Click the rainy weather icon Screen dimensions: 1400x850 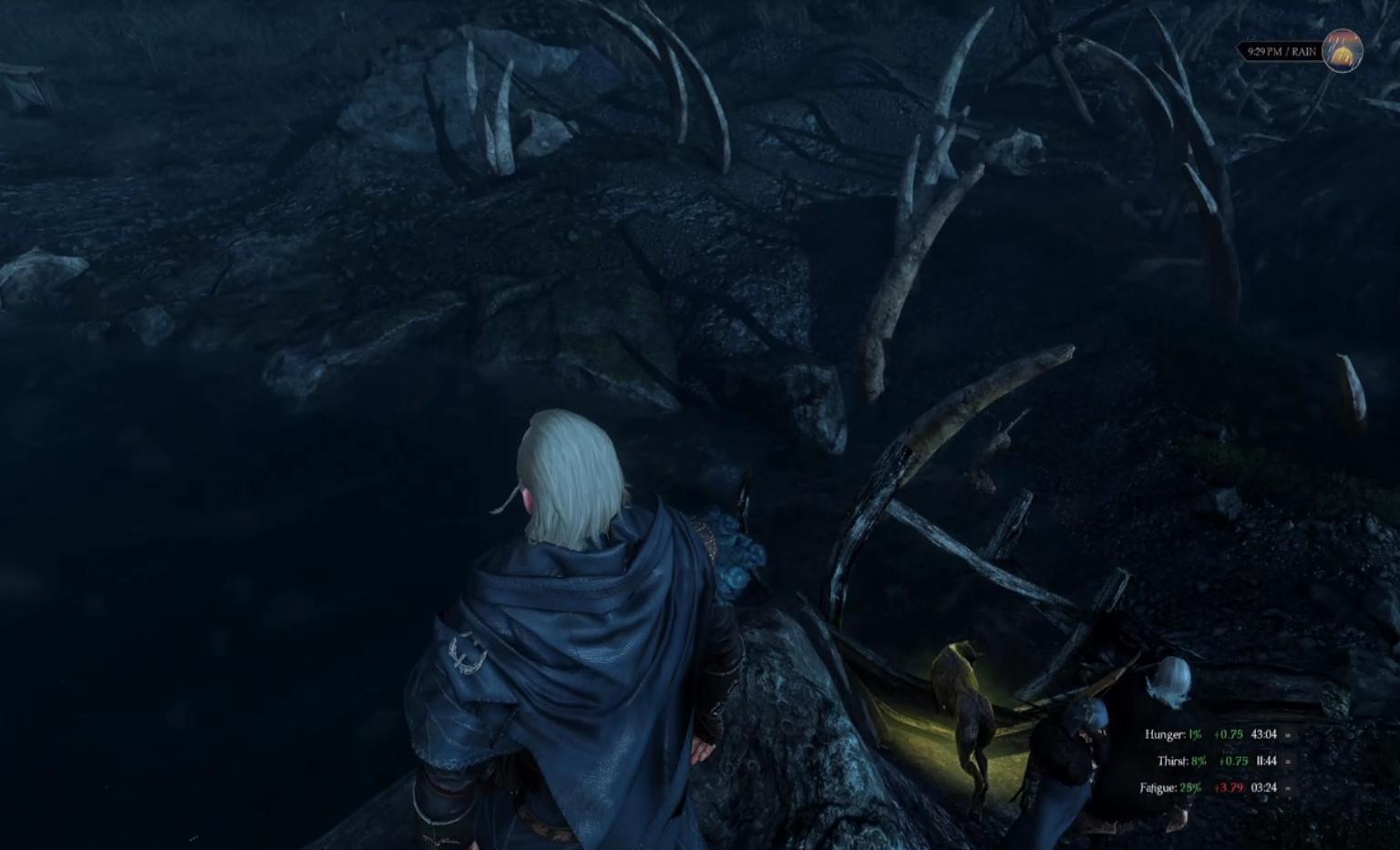pos(1342,52)
